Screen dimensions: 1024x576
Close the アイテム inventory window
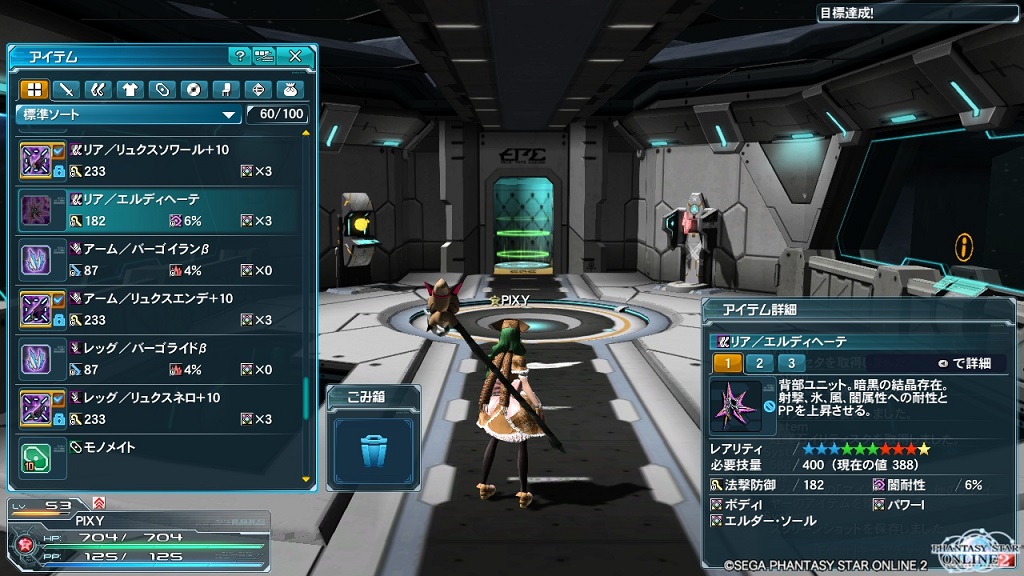[295, 56]
